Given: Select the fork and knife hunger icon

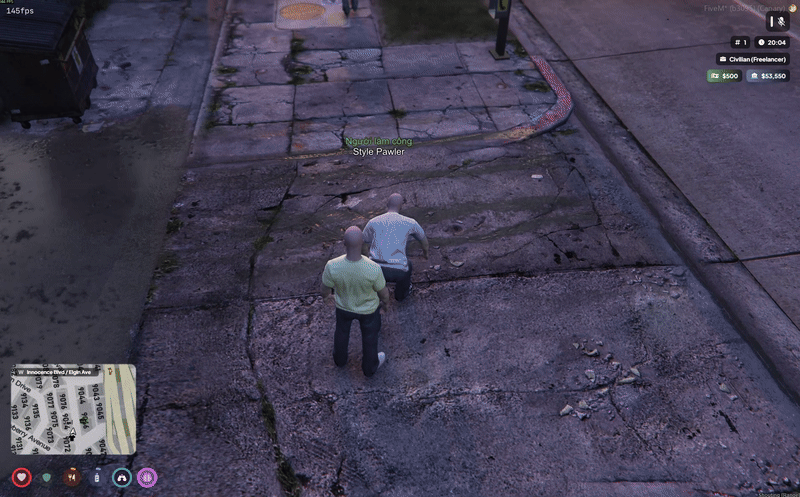Looking at the screenshot, I should coord(71,478).
